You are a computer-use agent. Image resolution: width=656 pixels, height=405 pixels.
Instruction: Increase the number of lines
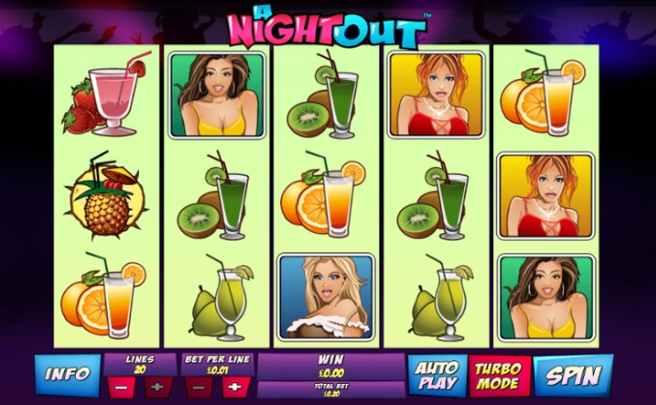(157, 386)
